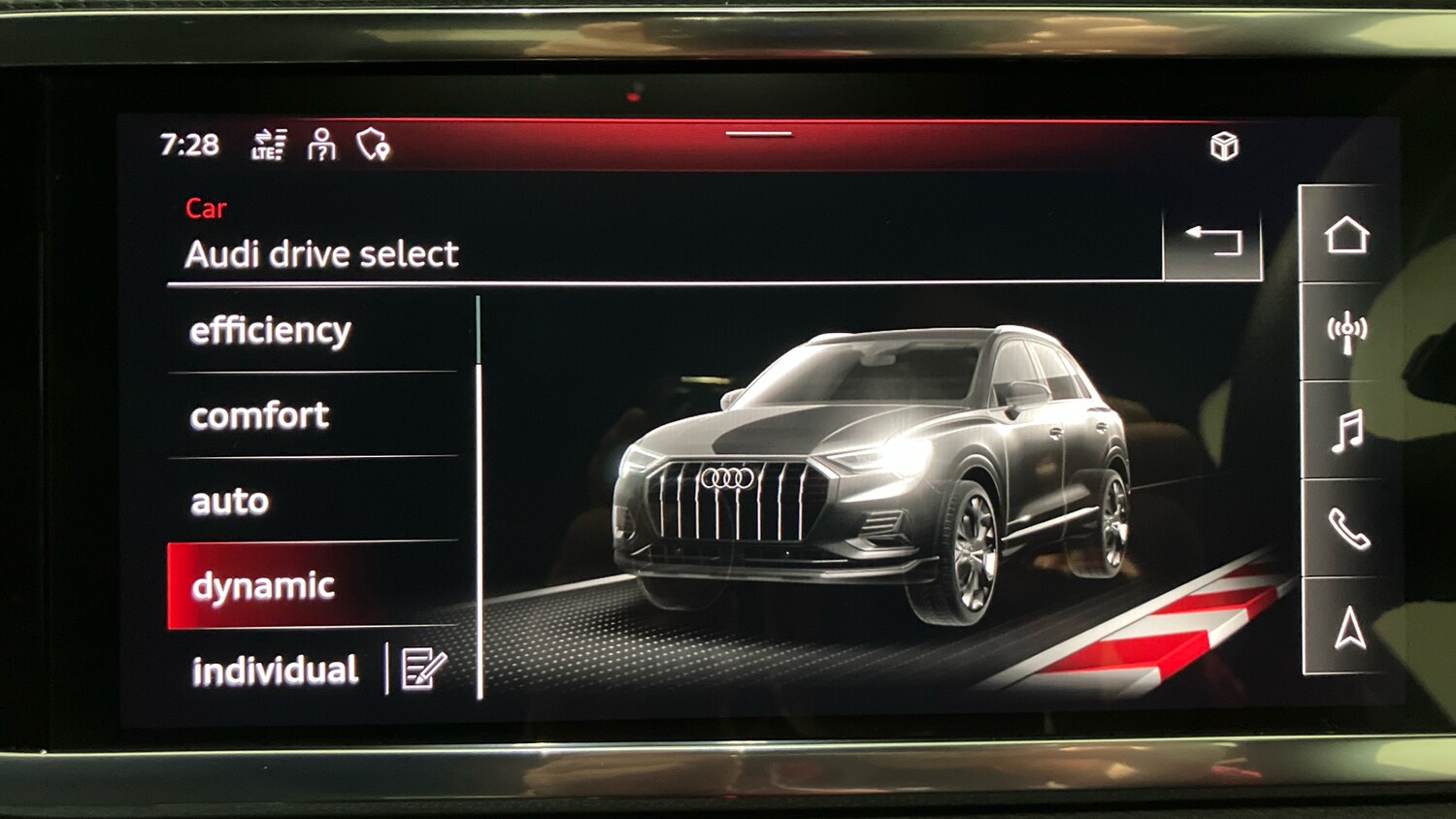Switch to auto drive mode
Image resolution: width=1456 pixels, height=819 pixels.
tap(228, 502)
